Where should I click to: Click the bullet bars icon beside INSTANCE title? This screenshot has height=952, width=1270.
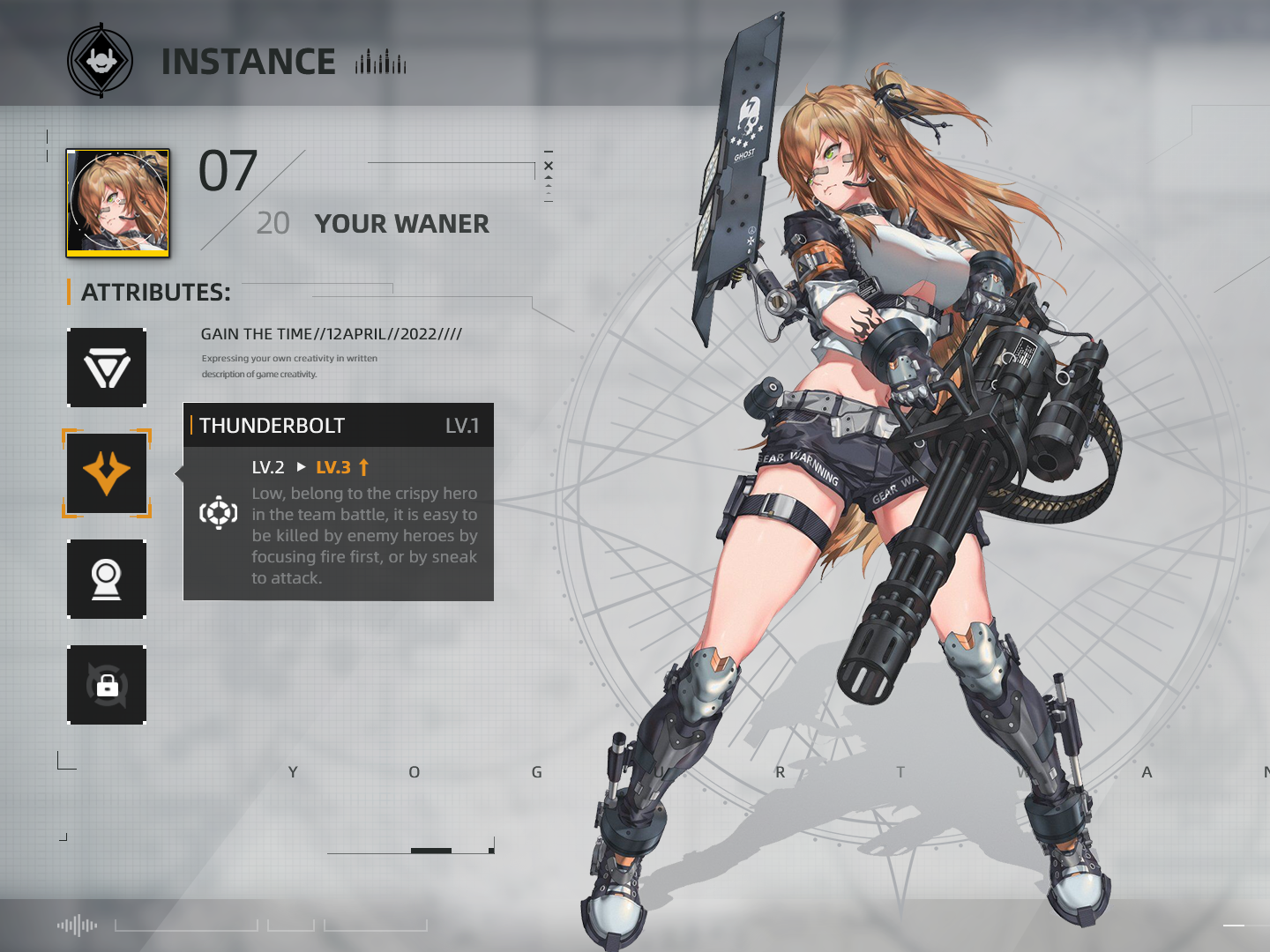pyautogui.click(x=381, y=63)
